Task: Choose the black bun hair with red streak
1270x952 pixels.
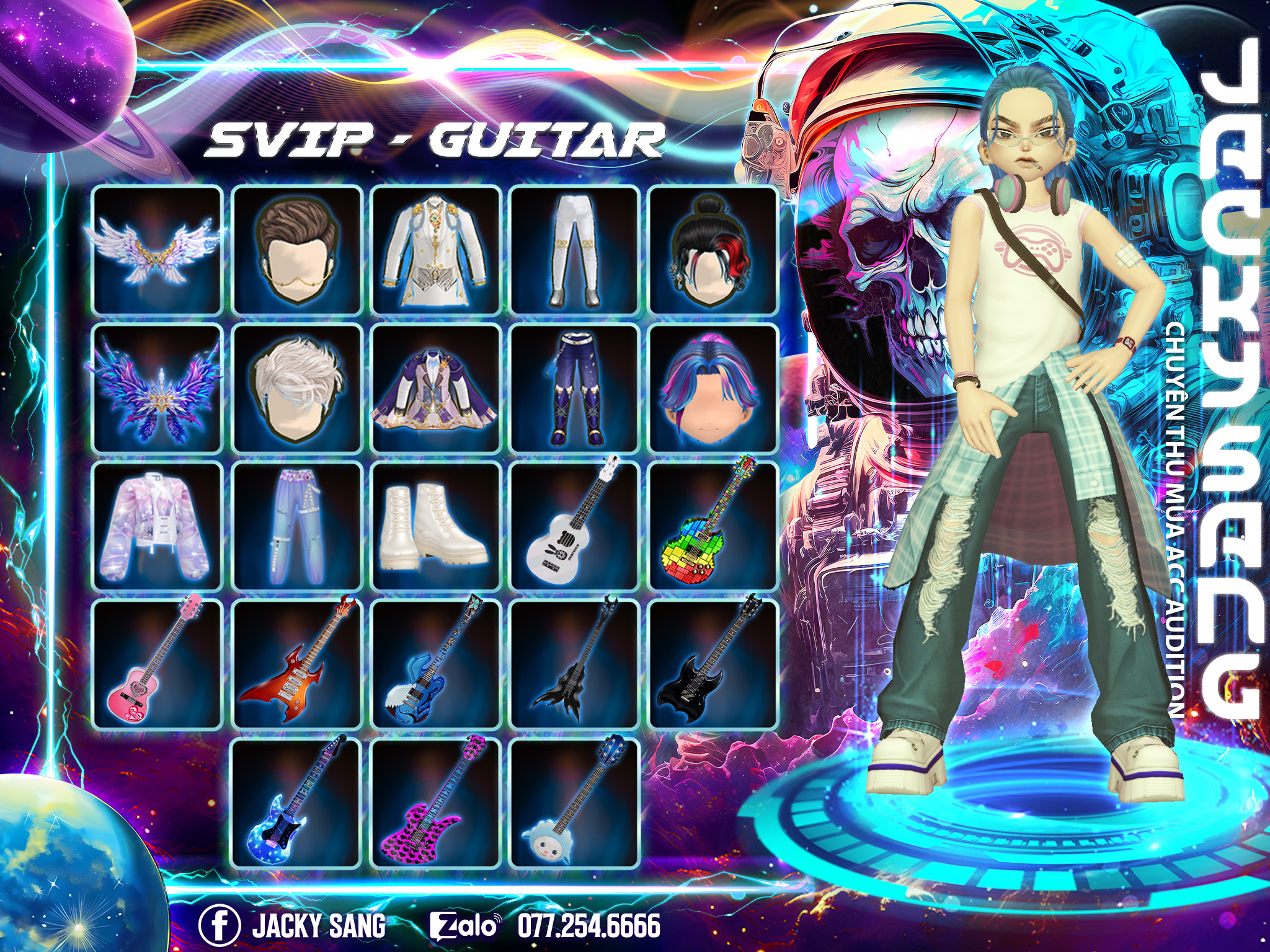Action: 713,250
